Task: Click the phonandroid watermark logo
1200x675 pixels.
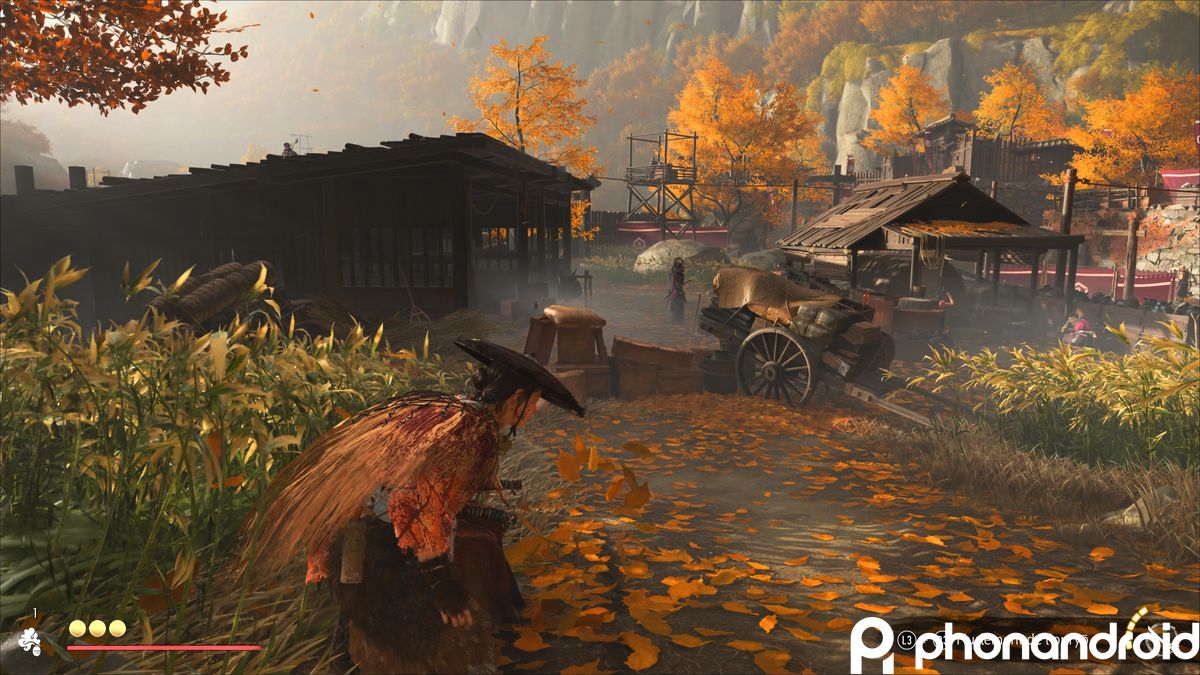Action: coord(1023,642)
